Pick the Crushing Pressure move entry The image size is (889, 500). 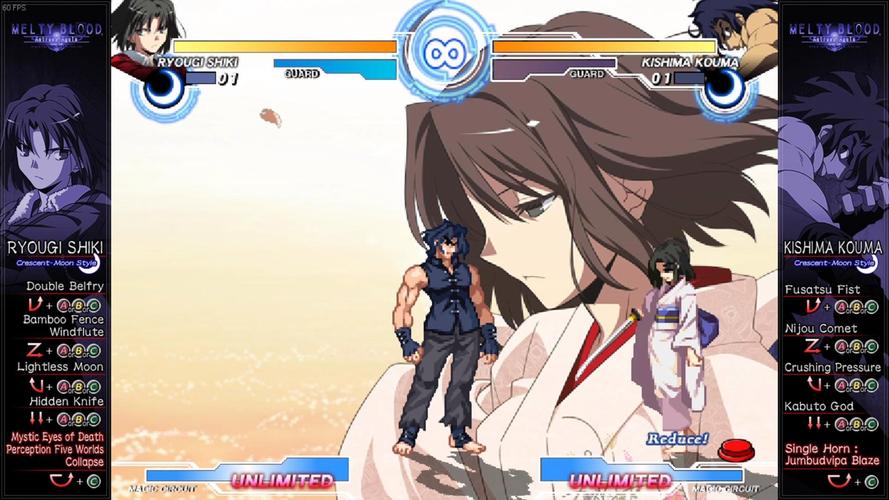coord(833,367)
